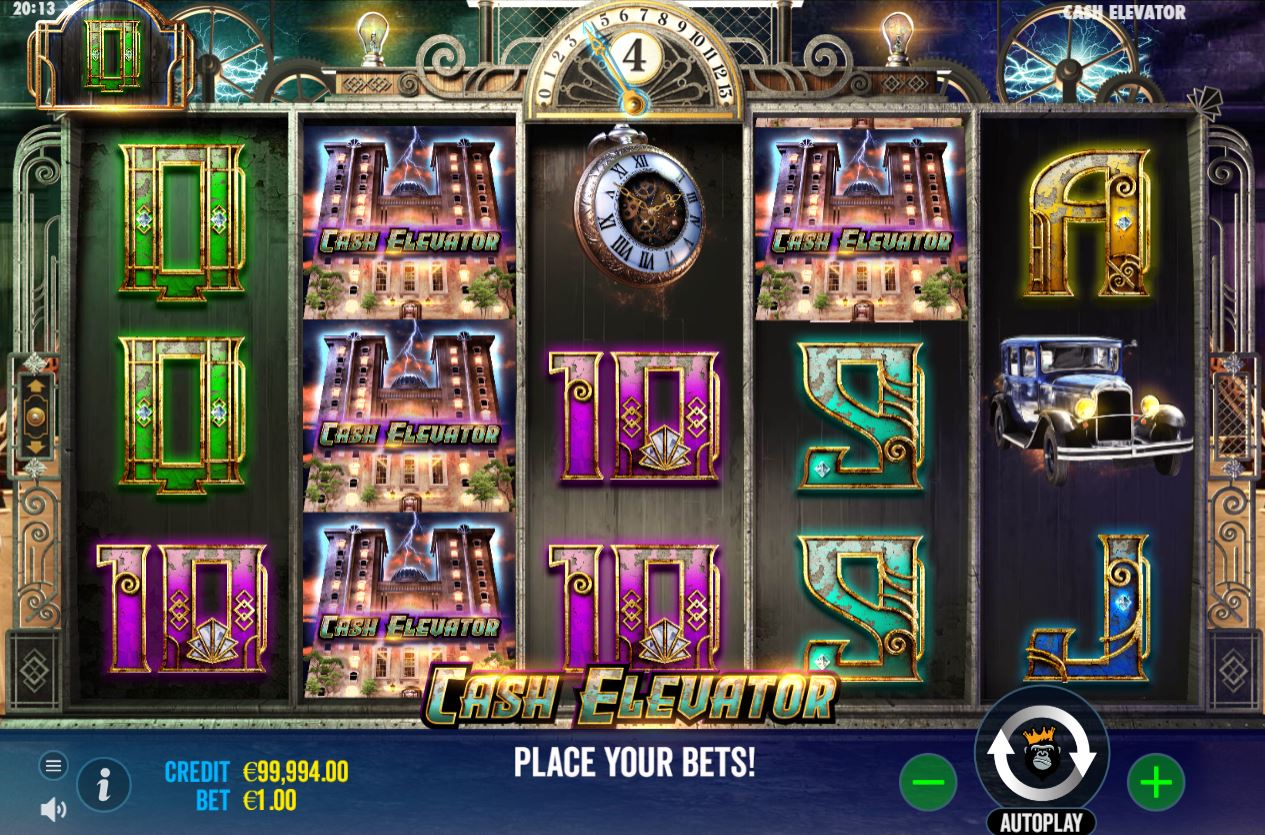Open the hamburger menu
Viewport: 1265px width, 835px height.
point(54,766)
